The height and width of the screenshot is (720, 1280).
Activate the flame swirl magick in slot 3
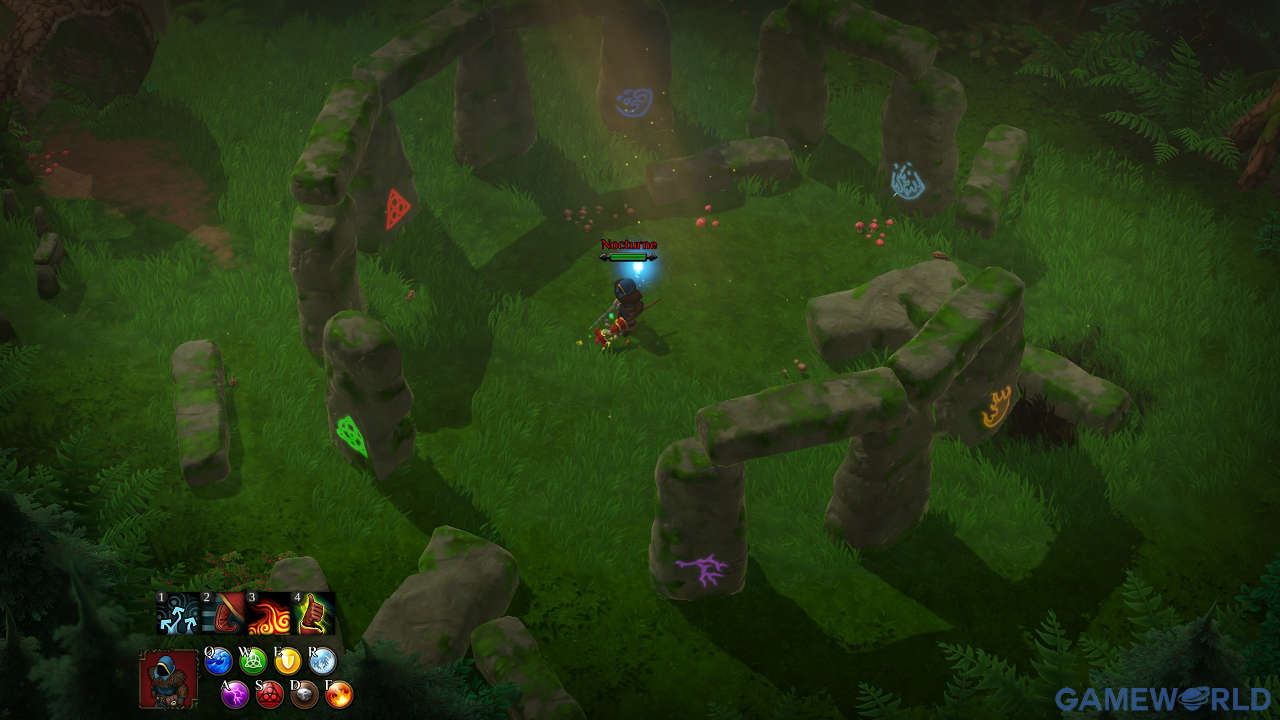point(269,613)
